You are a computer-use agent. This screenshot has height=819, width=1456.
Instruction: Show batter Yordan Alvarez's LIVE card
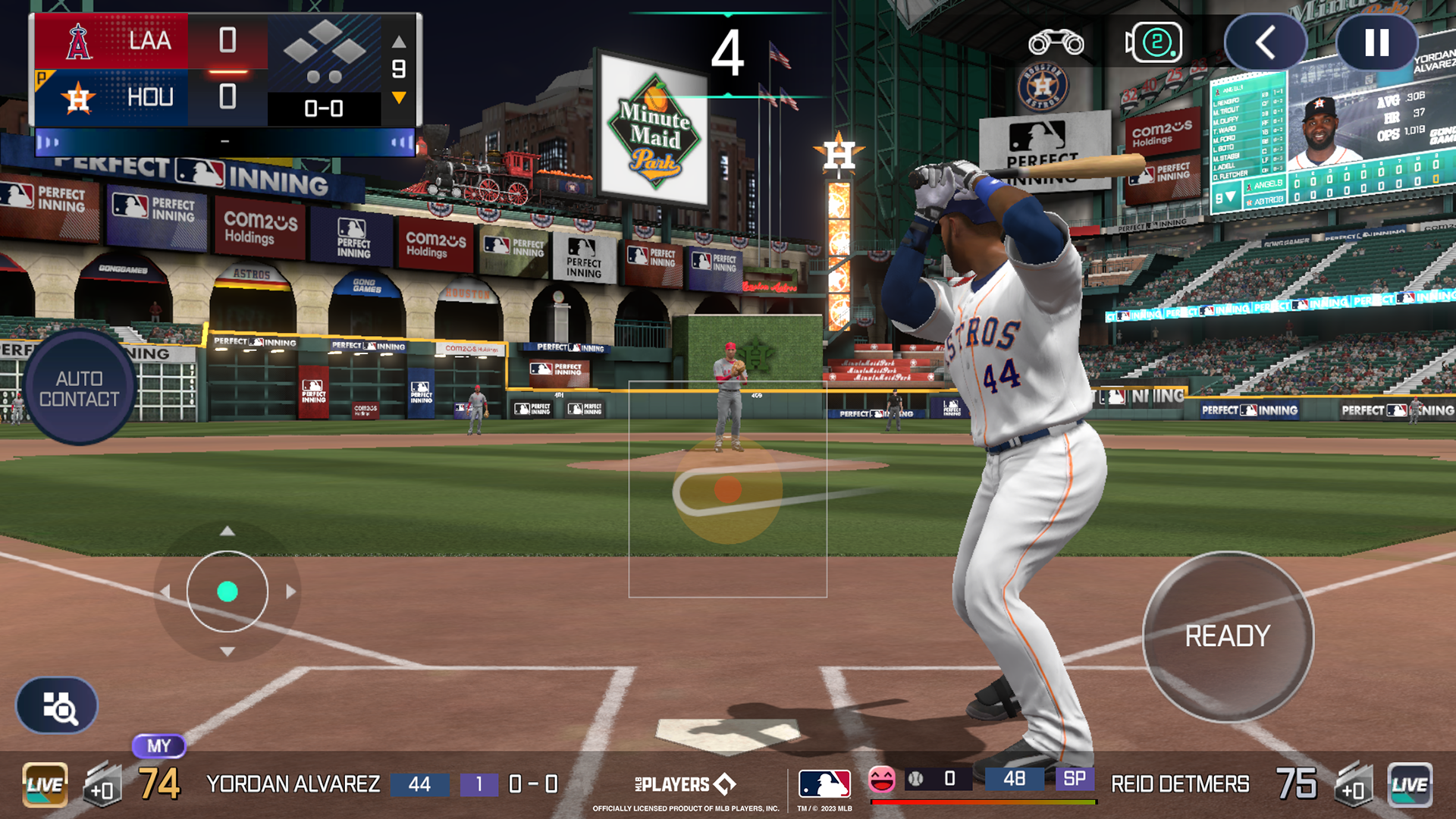pos(45,785)
